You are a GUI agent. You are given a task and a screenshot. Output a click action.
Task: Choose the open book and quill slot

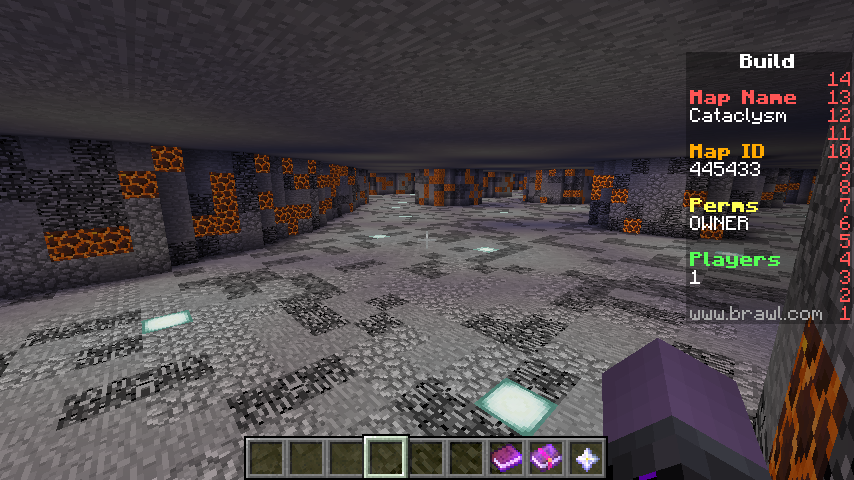pyautogui.click(x=546, y=459)
